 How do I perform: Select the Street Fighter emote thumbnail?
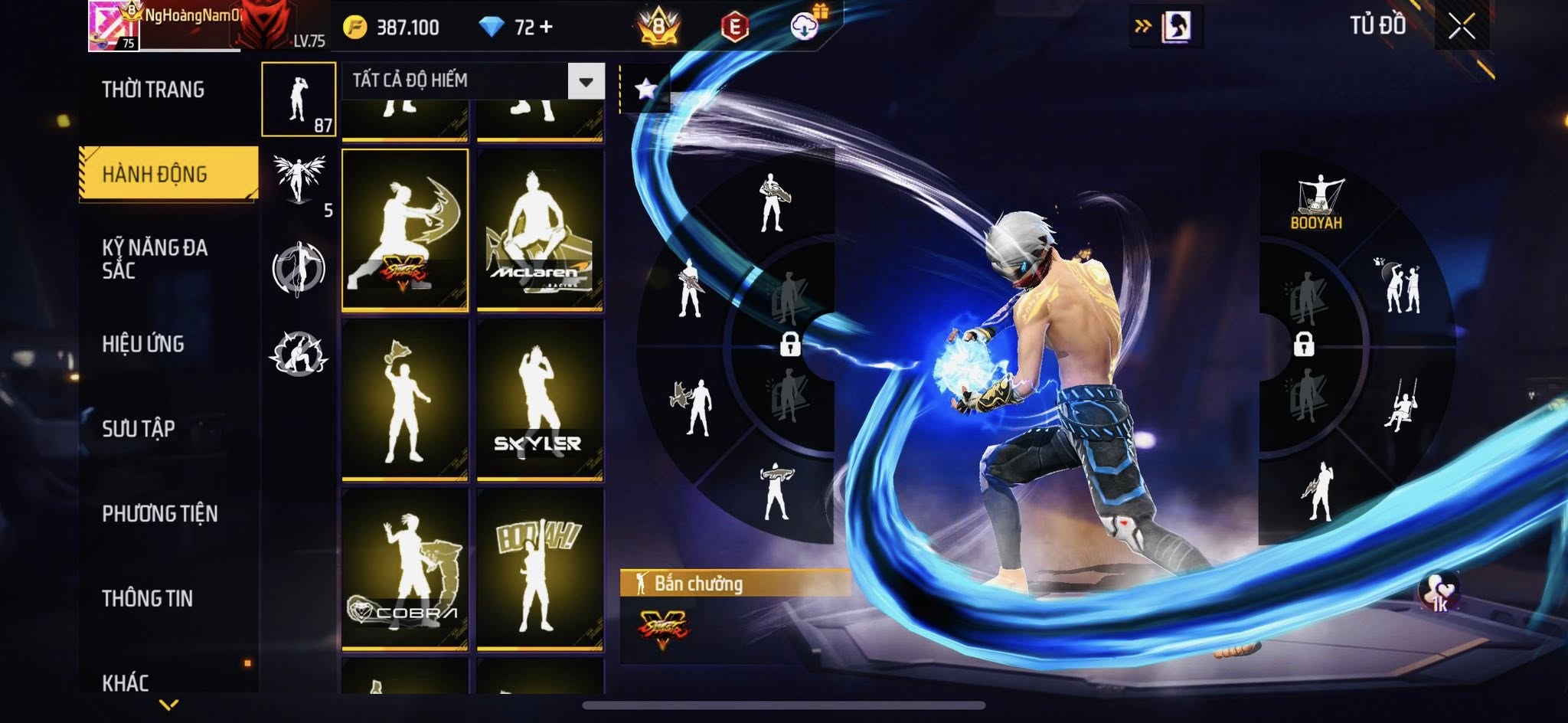coord(405,230)
